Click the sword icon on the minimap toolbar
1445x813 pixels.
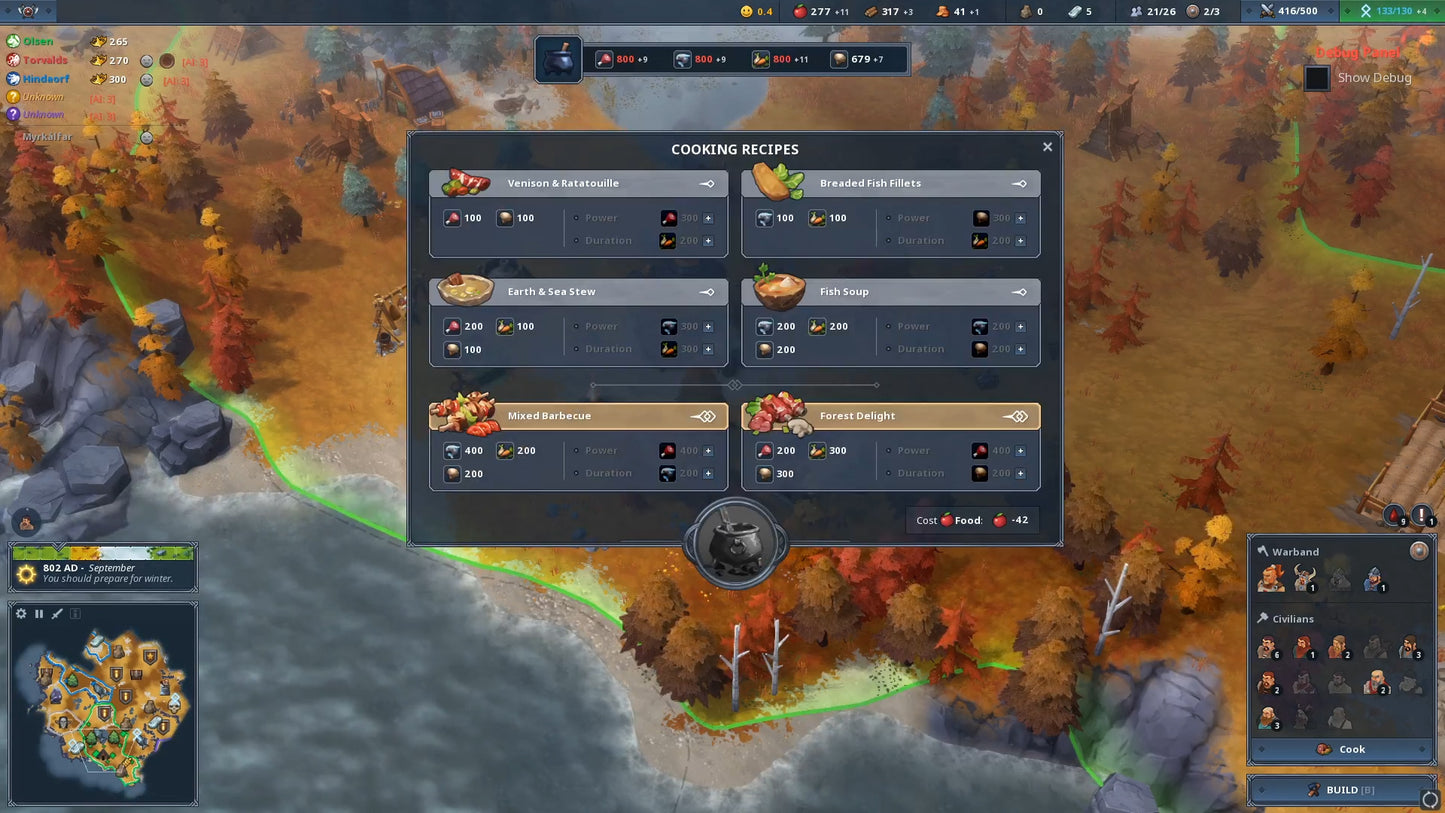coord(57,613)
